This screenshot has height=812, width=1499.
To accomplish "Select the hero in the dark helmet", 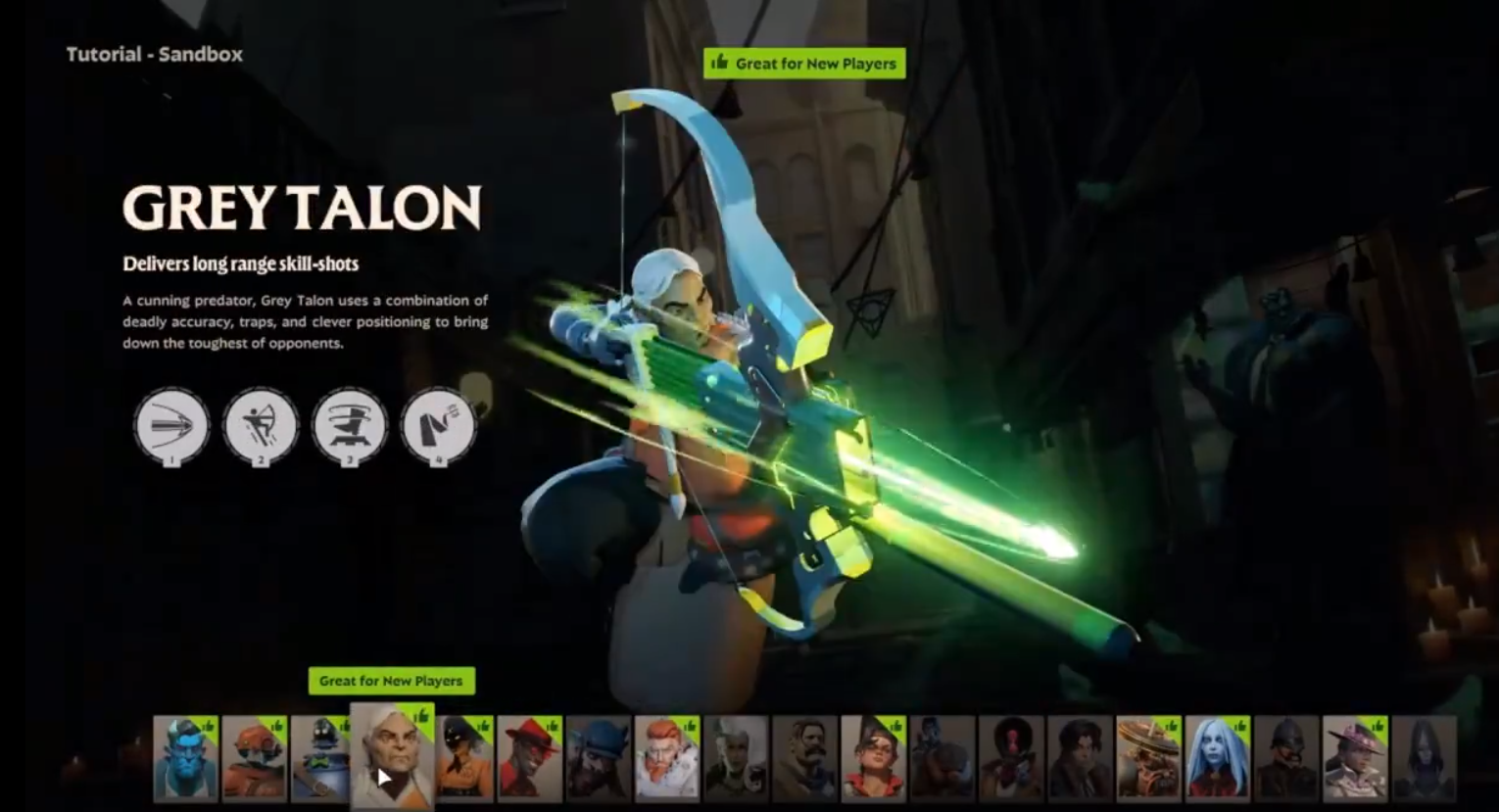I will click(1286, 758).
